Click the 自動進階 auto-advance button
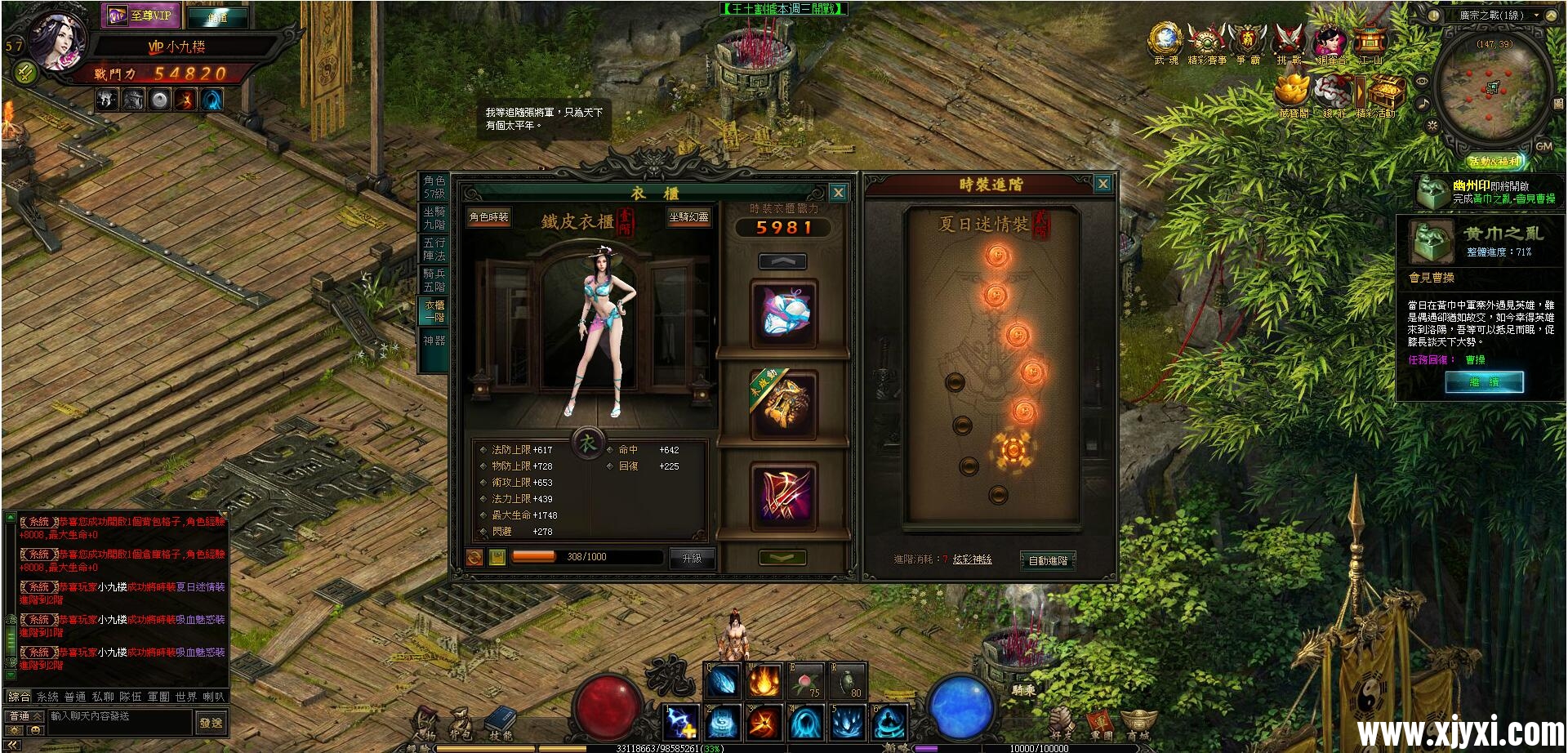The width and height of the screenshot is (1568, 753). tap(1048, 560)
